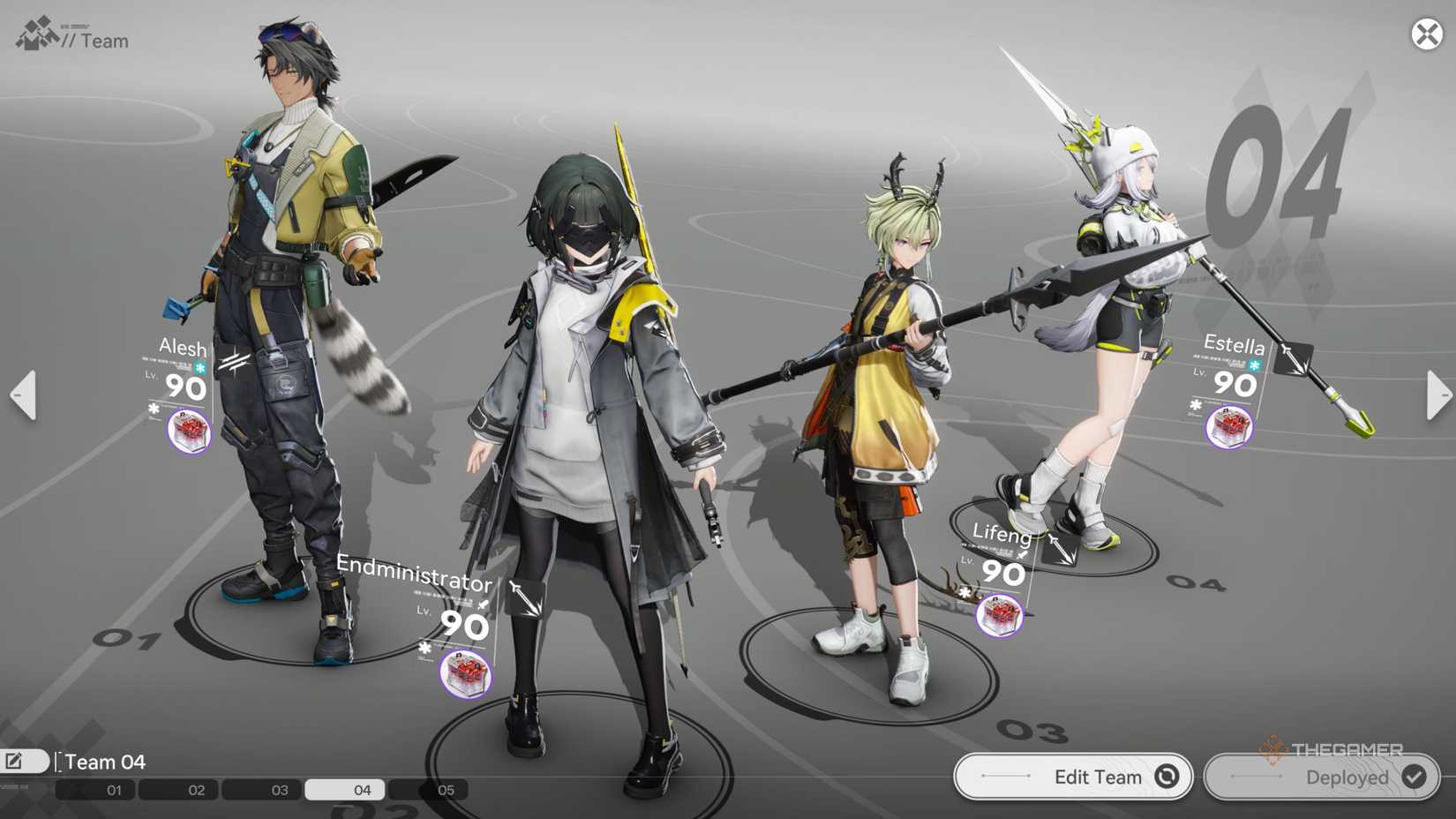Click the checkmark icon inside the Deployed button
Image resolution: width=1456 pixels, height=819 pixels.
click(1414, 778)
